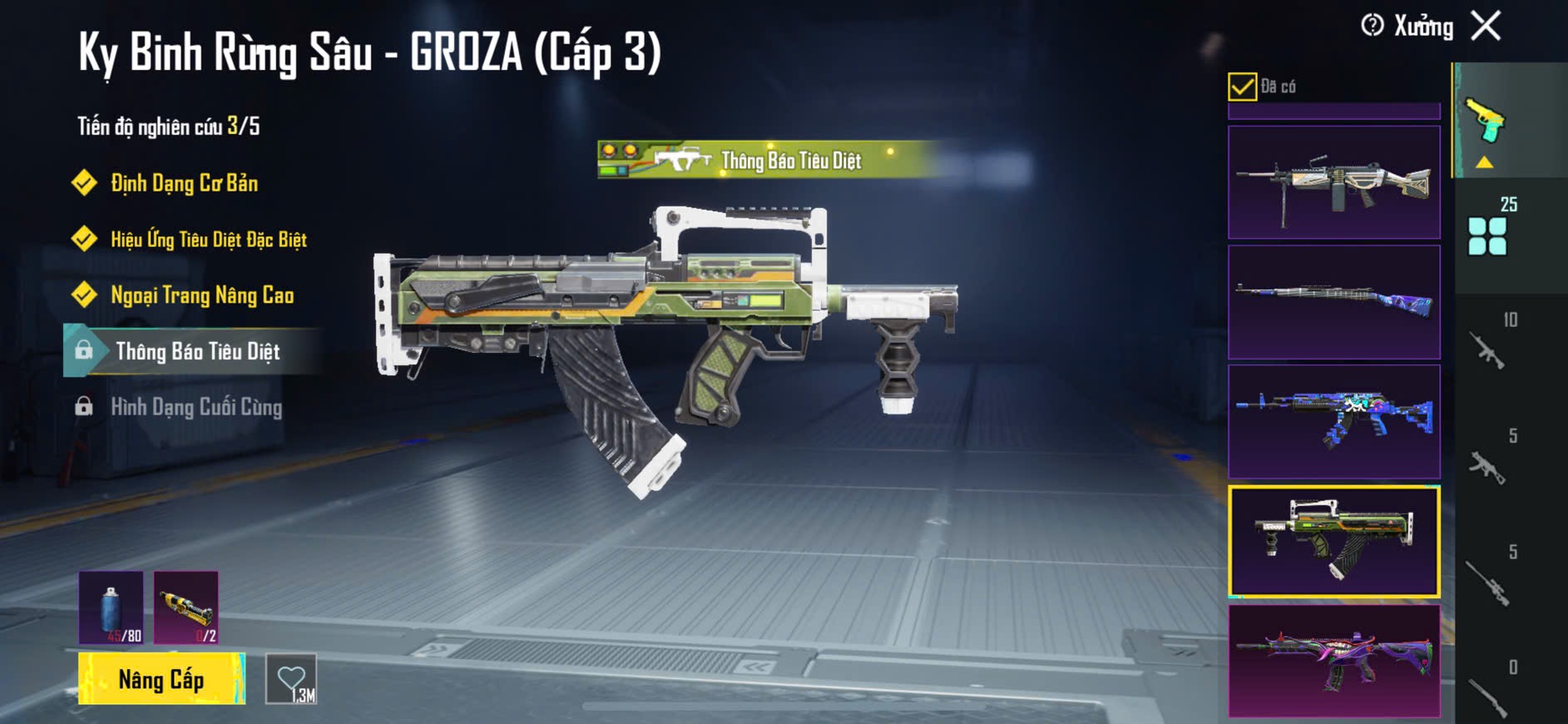Screen dimensions: 1568x724
Task: Tap the blue spray paint material slot
Action: tap(111, 607)
